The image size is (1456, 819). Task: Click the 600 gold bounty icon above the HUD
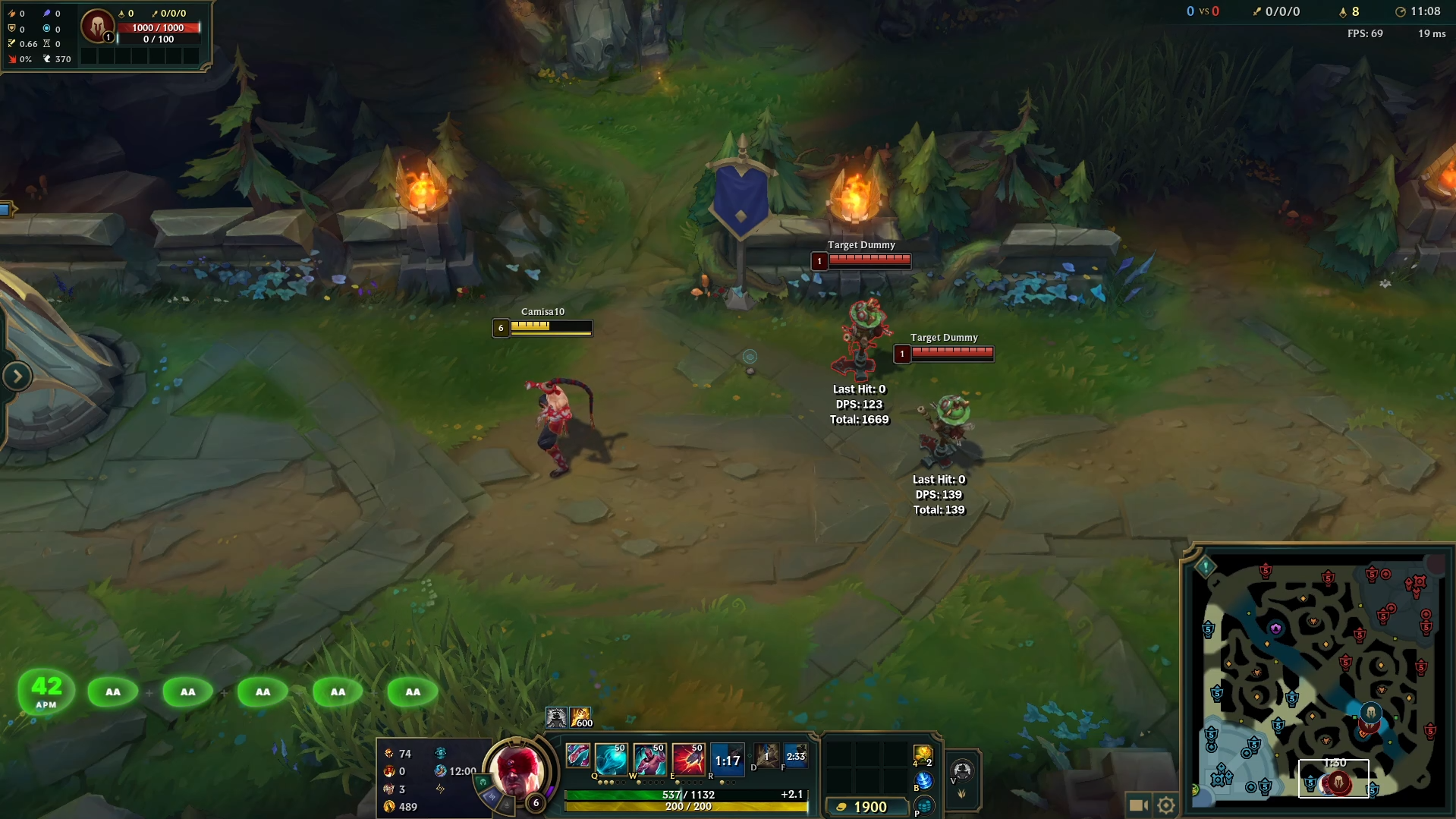click(580, 719)
